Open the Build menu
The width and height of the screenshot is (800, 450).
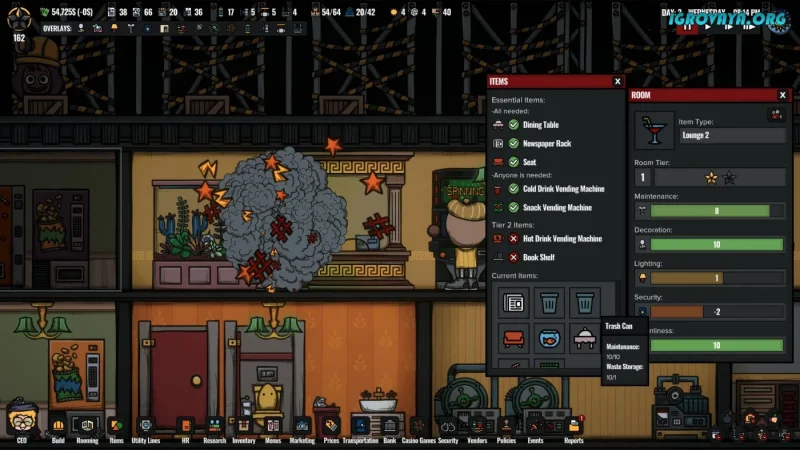(58, 425)
